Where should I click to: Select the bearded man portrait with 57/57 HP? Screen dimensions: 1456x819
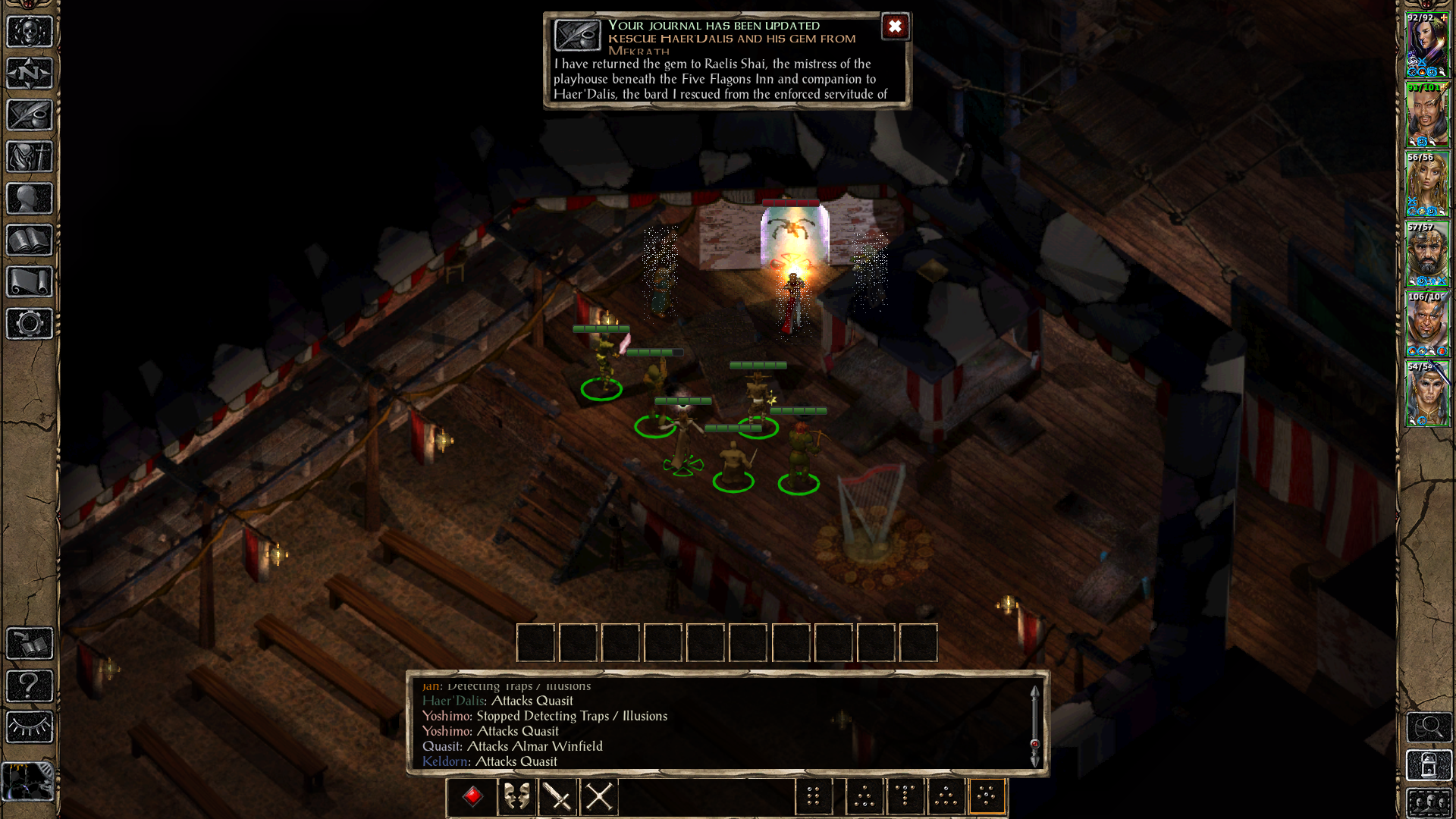(x=1427, y=255)
